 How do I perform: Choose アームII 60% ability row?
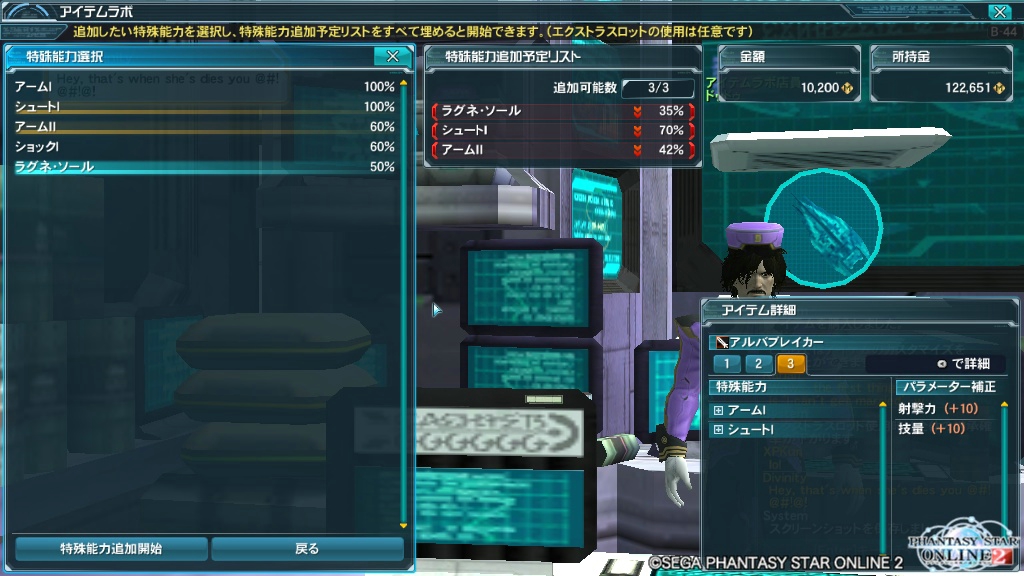pos(204,127)
